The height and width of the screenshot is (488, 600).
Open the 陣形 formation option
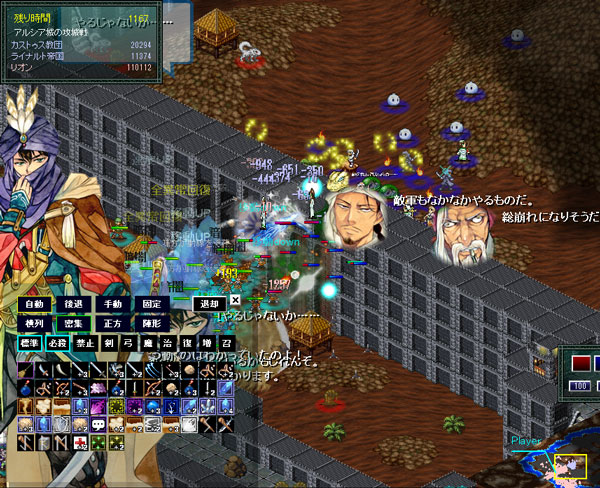152,323
